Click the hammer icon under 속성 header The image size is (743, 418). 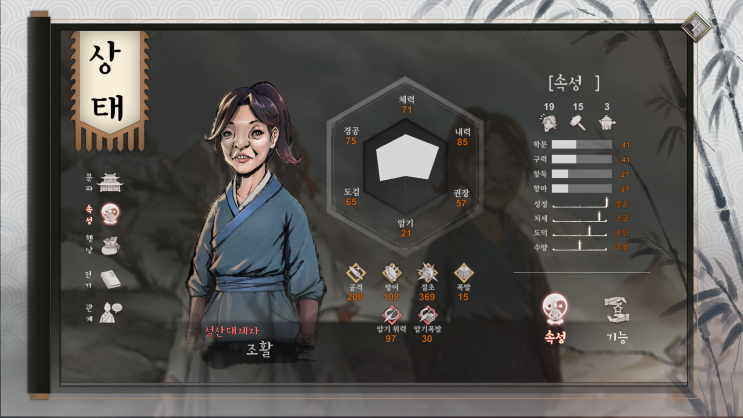point(577,123)
